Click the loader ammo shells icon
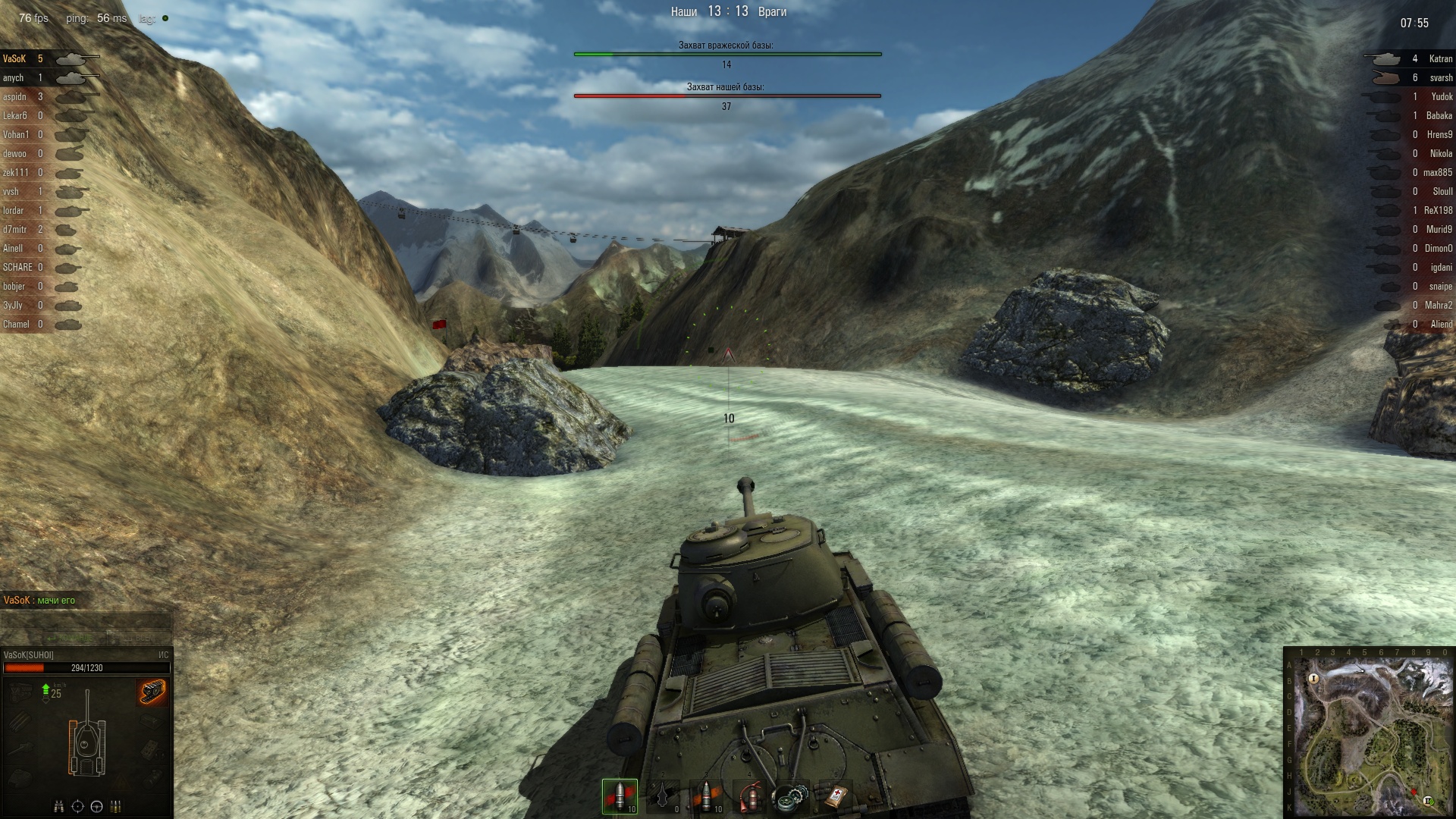 [x=116, y=806]
